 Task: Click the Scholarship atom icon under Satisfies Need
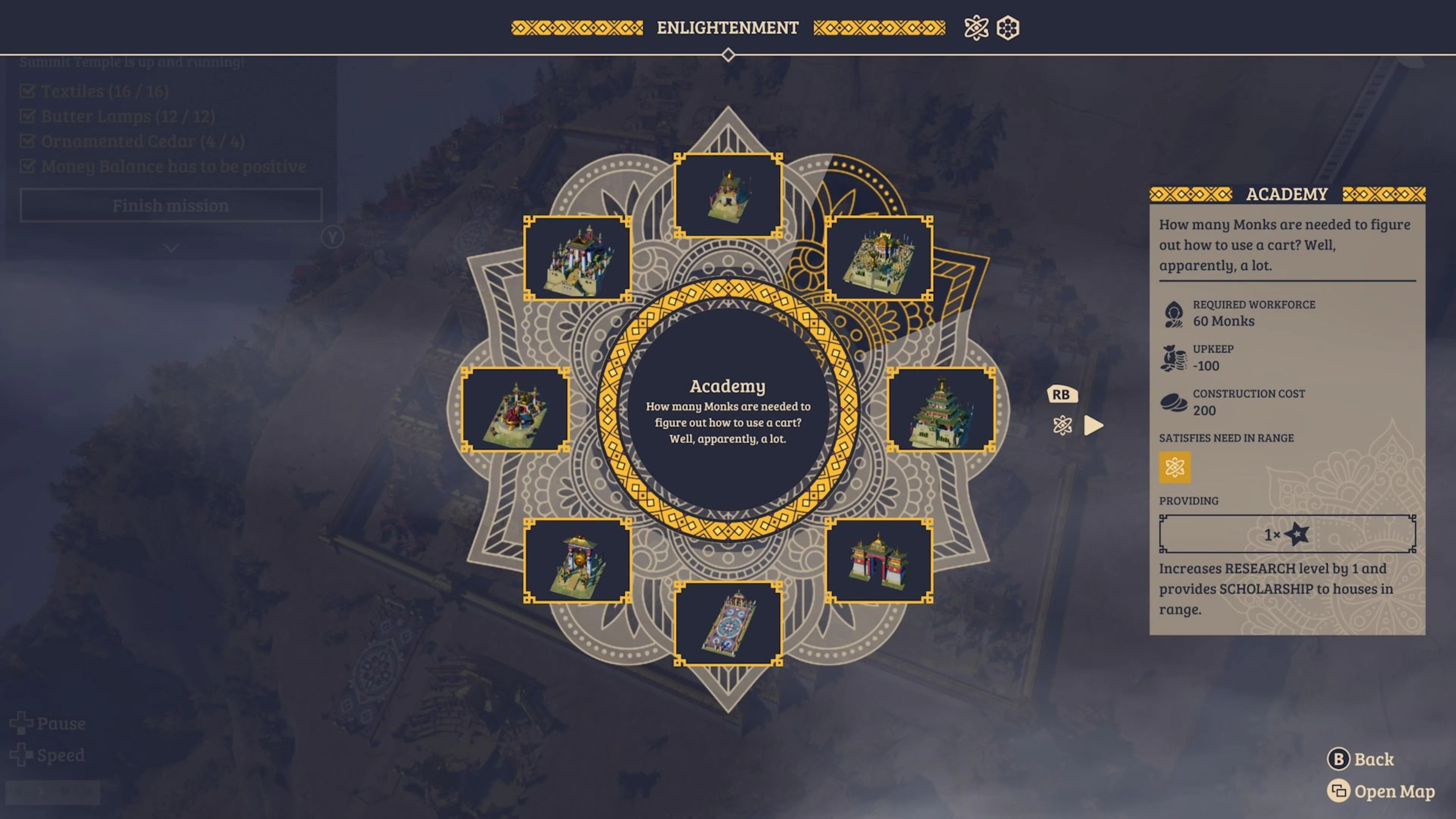[1175, 468]
